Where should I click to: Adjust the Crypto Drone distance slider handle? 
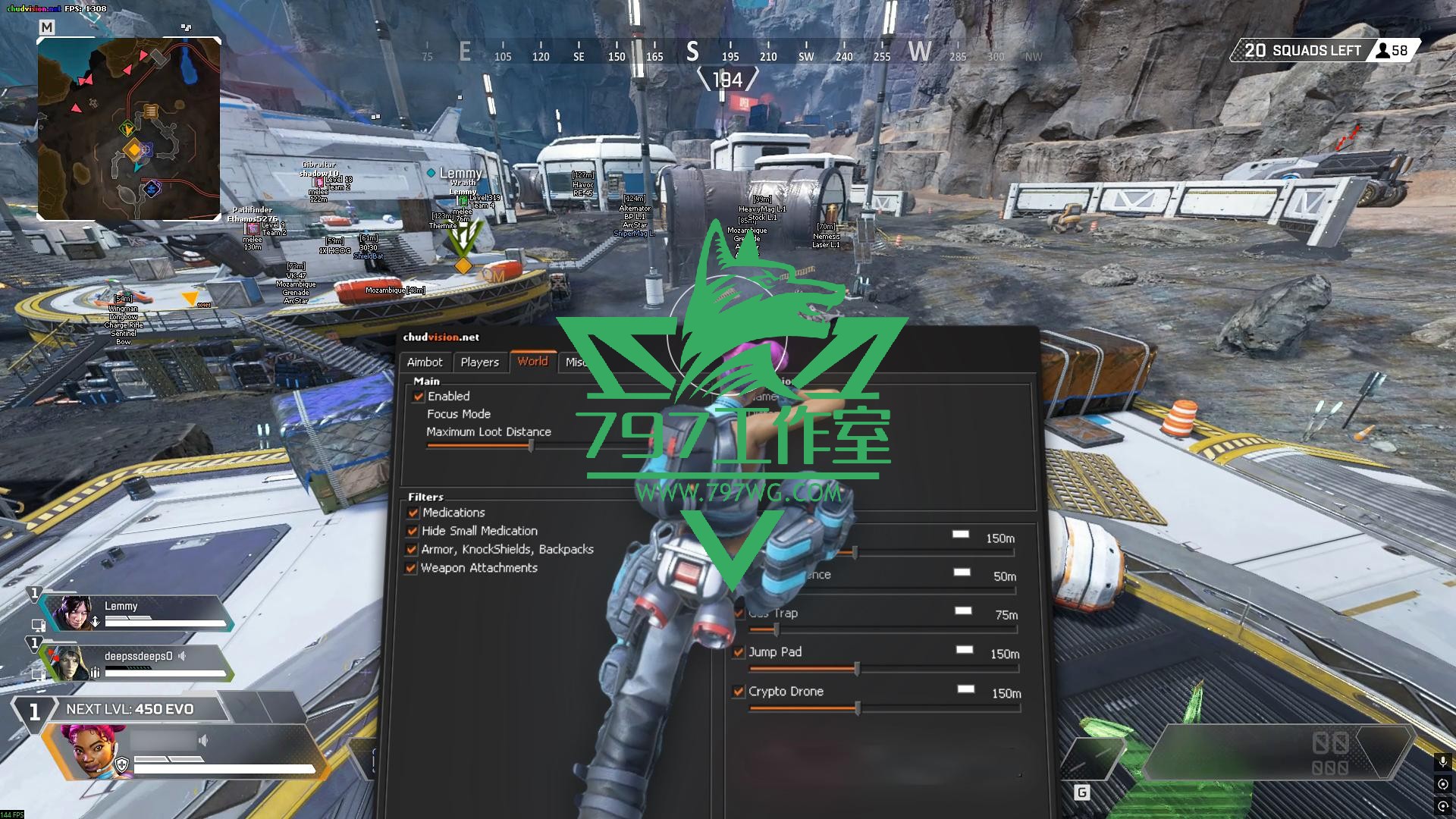[x=858, y=708]
